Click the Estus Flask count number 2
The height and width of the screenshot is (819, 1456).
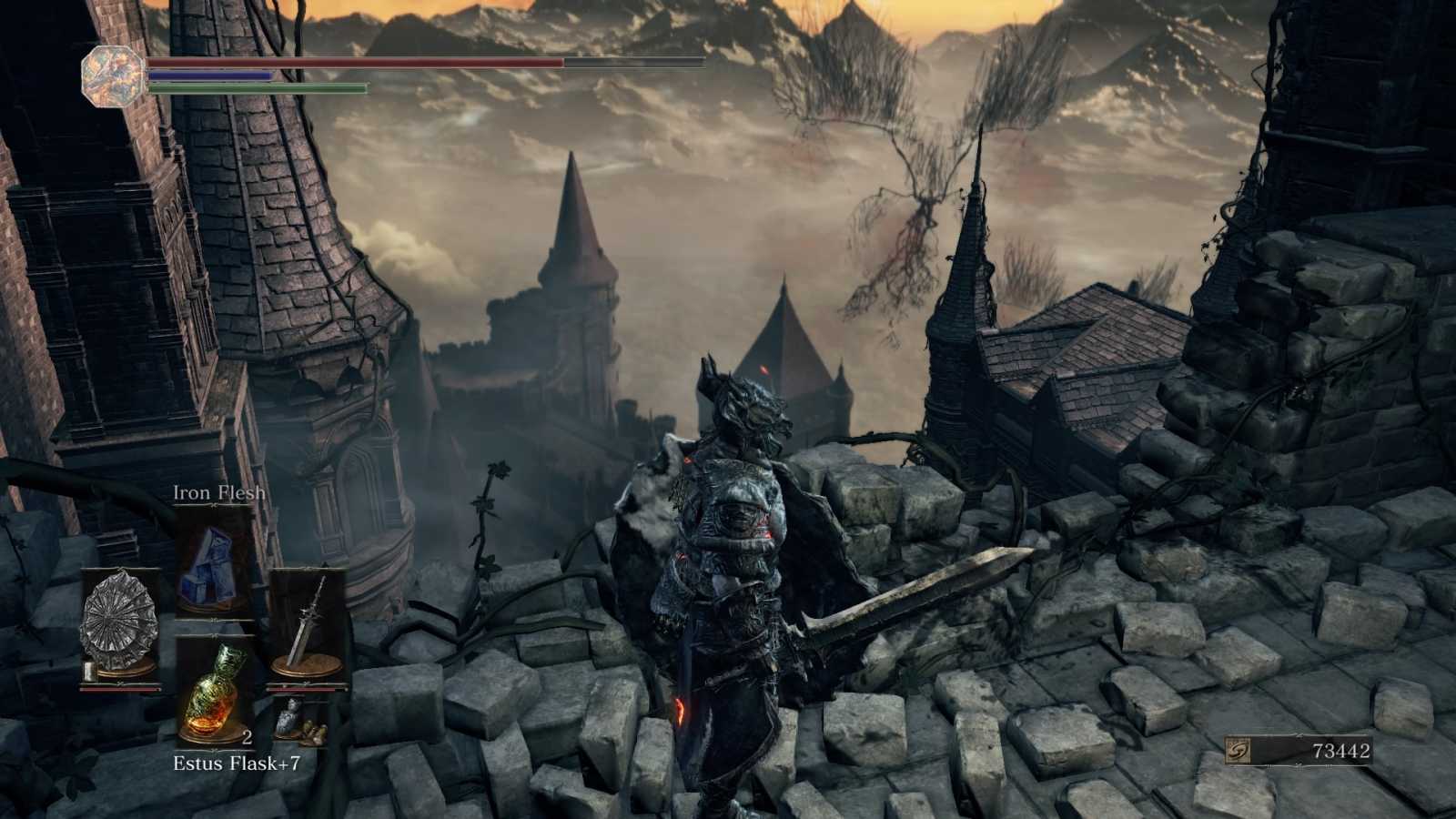(x=247, y=739)
